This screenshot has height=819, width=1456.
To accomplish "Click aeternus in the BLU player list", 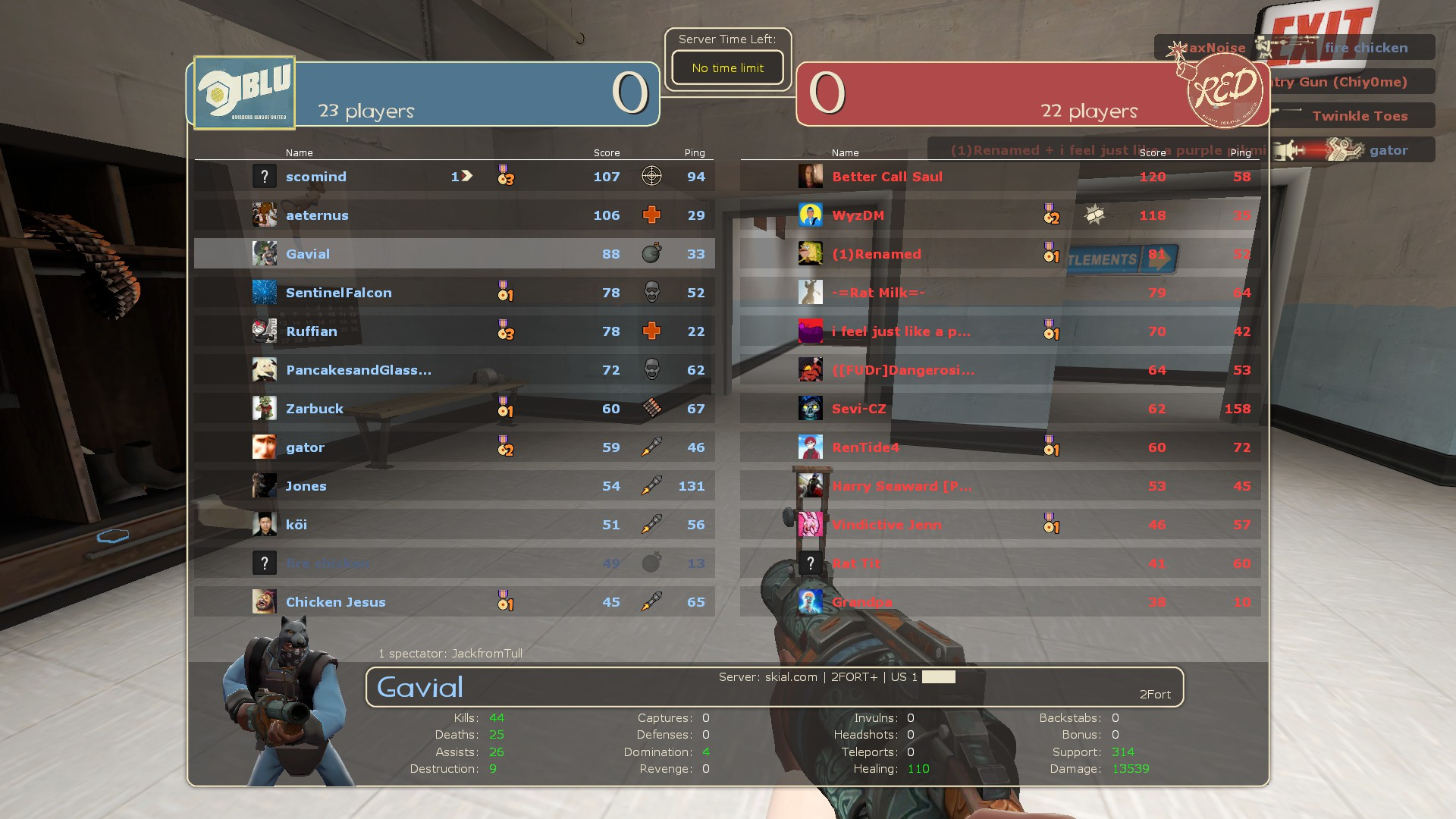I will coord(453,215).
